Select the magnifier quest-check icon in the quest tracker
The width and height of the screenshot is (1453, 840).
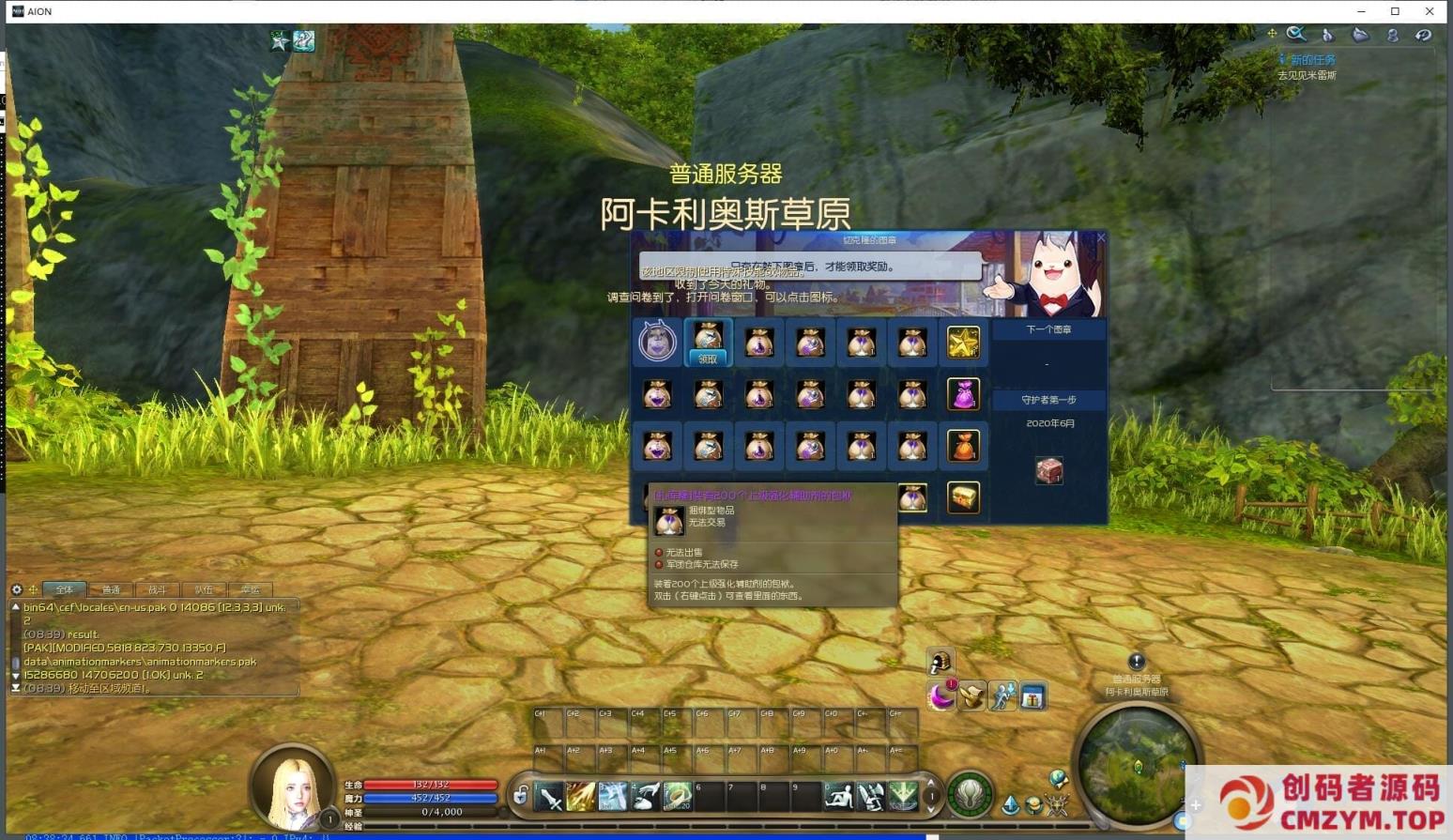coord(1296,35)
